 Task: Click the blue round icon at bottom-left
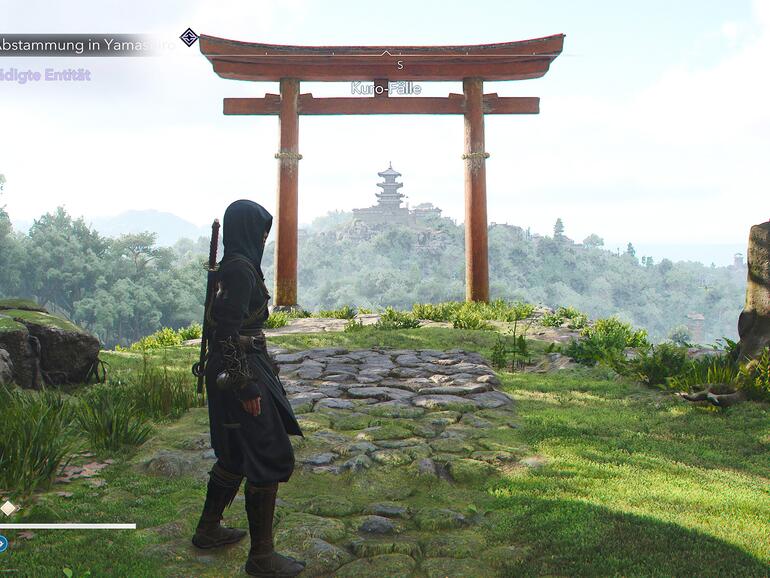click(x=3, y=544)
